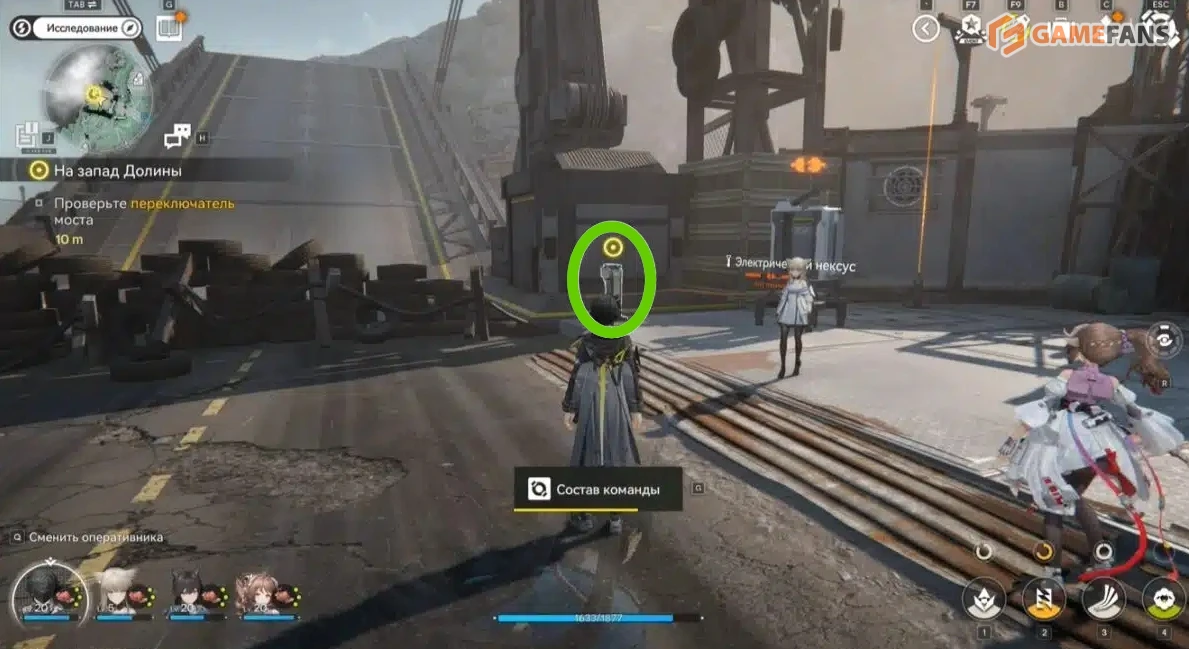
Task: Click the eye icon on right edge
Action: pyautogui.click(x=1165, y=341)
